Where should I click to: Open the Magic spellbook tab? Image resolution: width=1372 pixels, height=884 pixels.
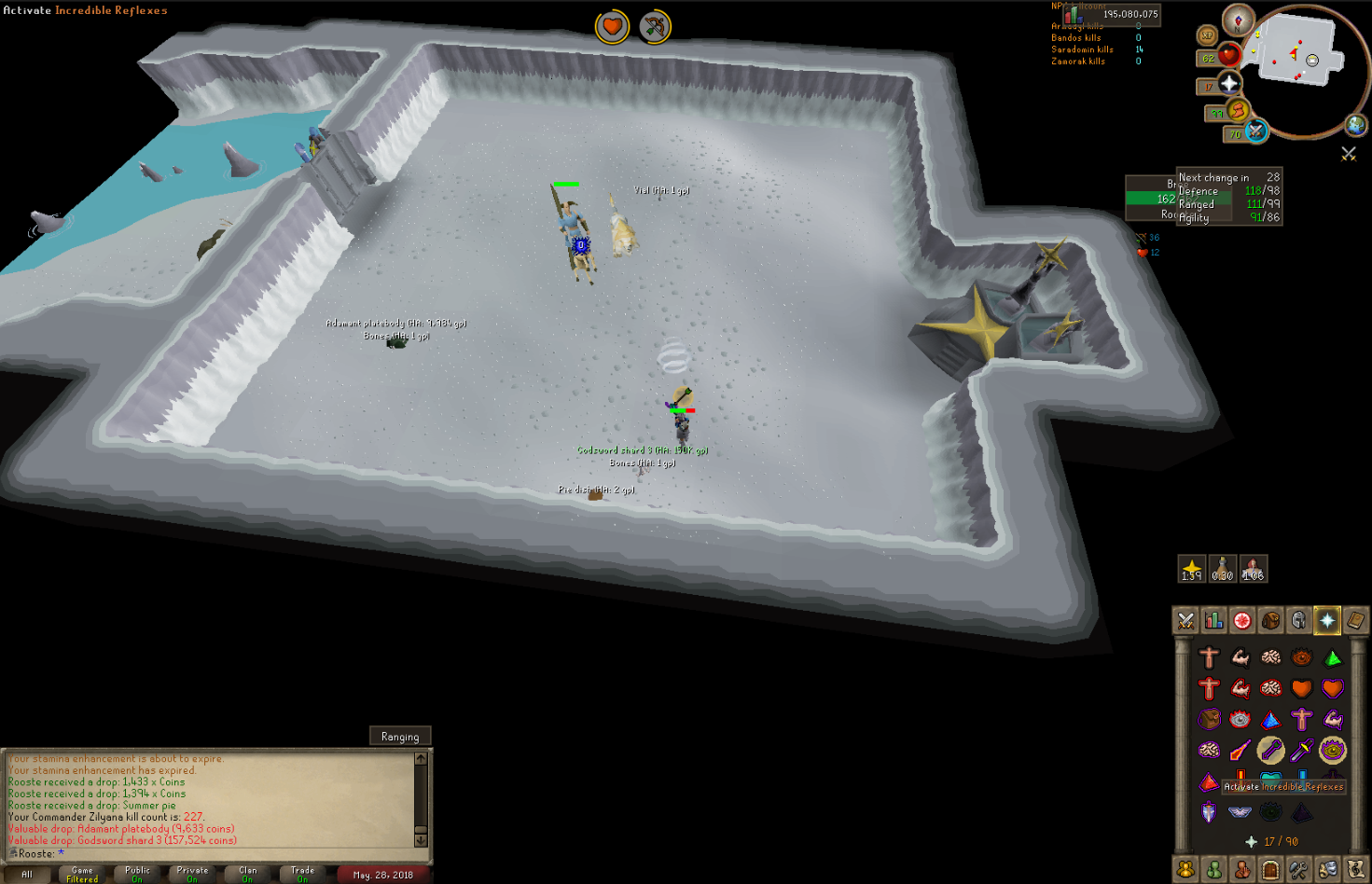[1354, 620]
